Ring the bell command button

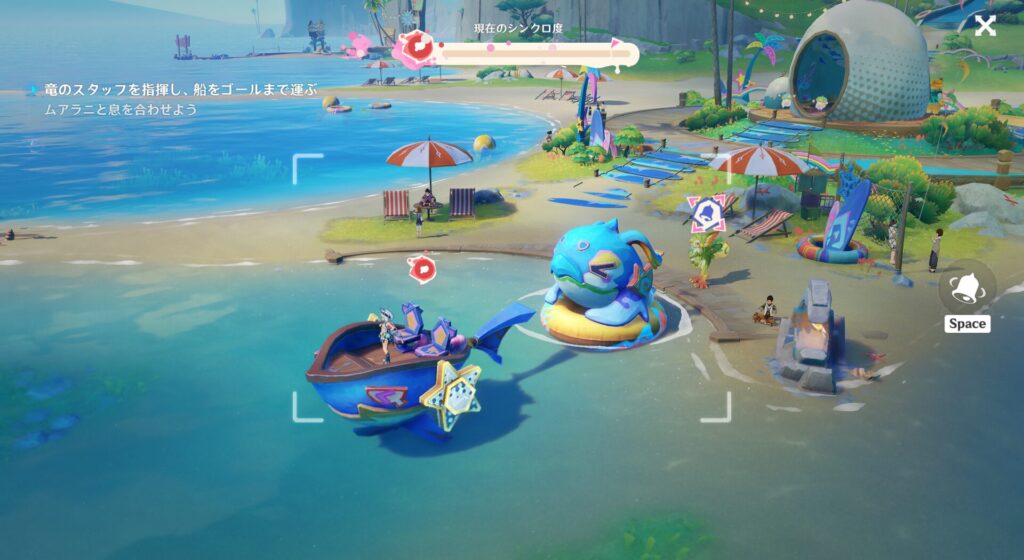967,288
